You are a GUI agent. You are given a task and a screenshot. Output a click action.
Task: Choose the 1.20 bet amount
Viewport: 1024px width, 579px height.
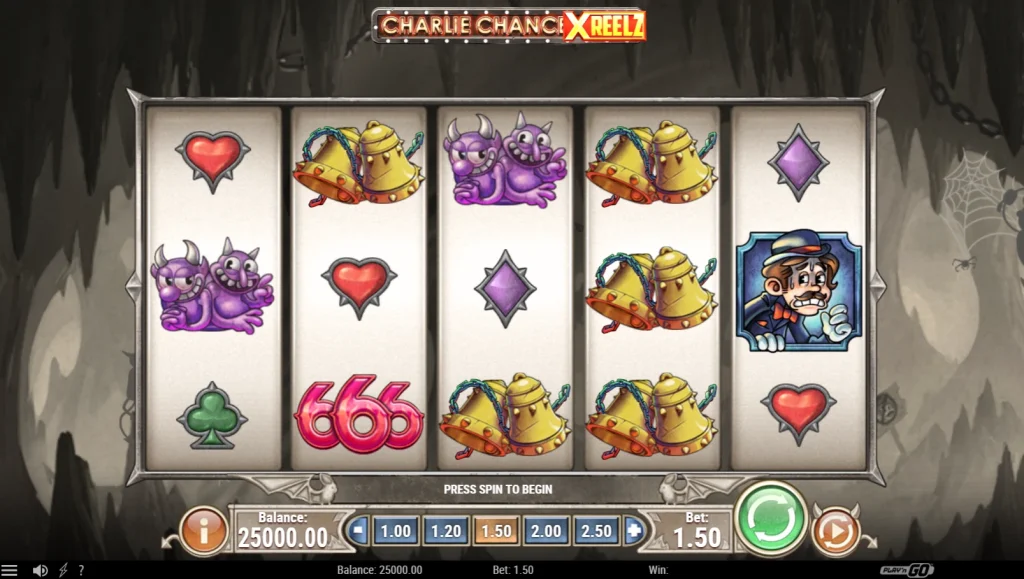445,531
